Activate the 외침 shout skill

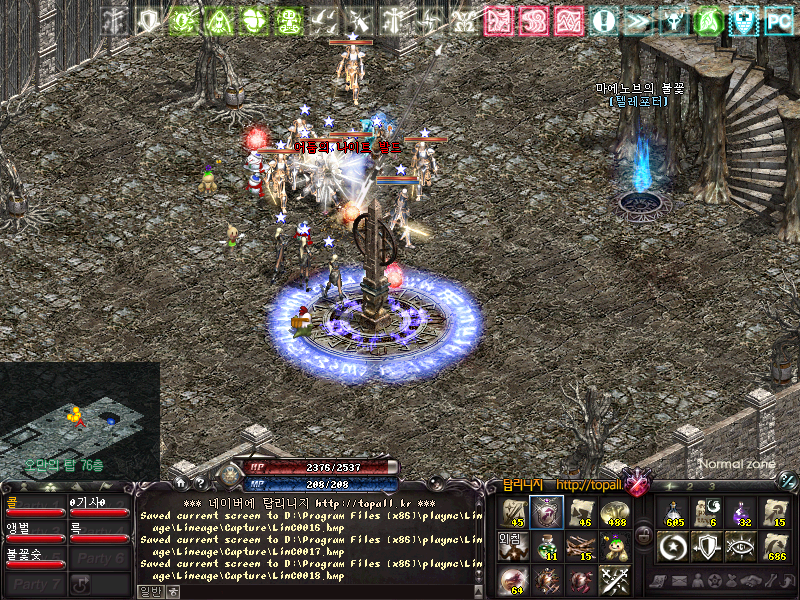(x=512, y=546)
